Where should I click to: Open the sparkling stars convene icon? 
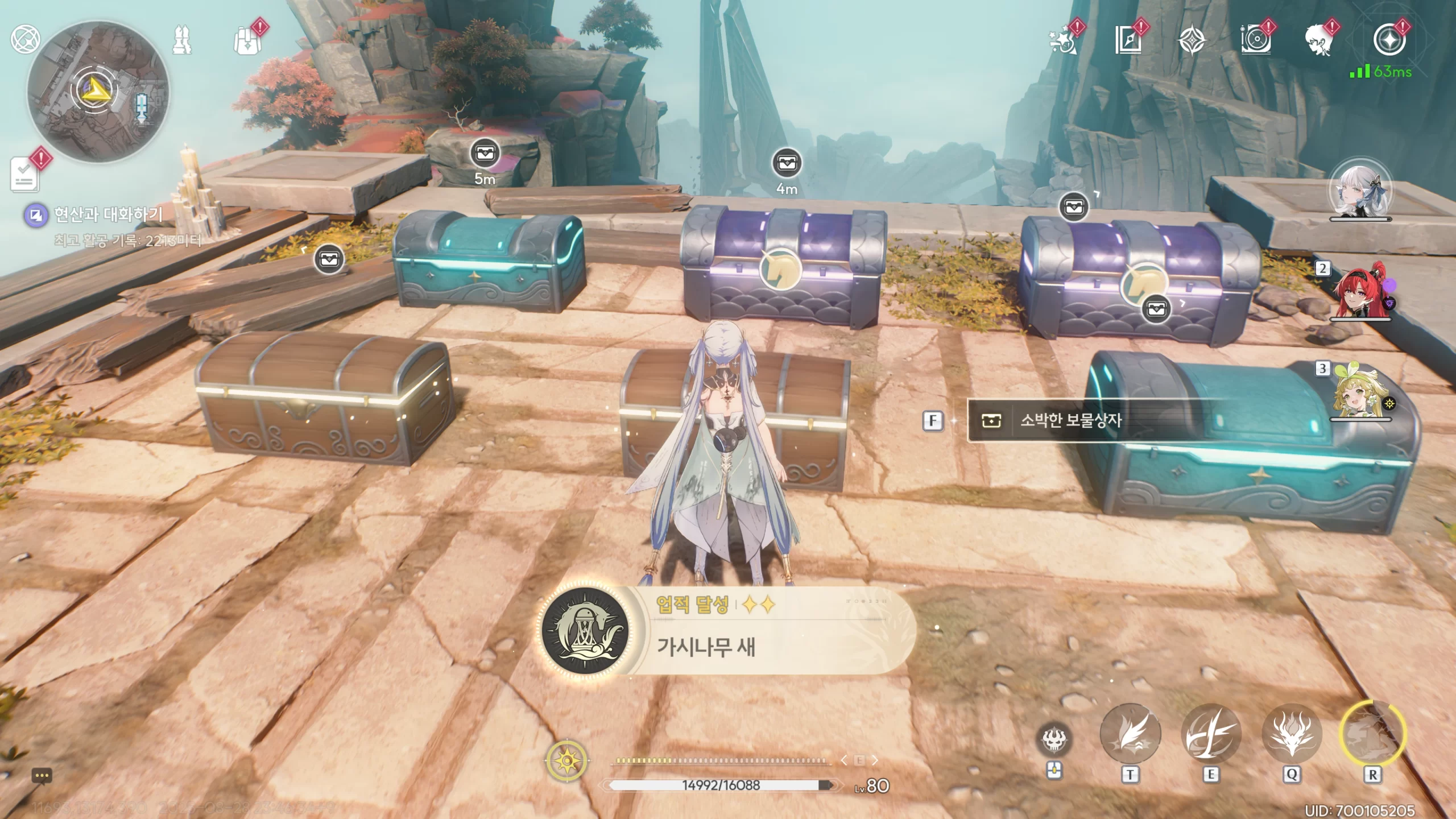point(1063,41)
